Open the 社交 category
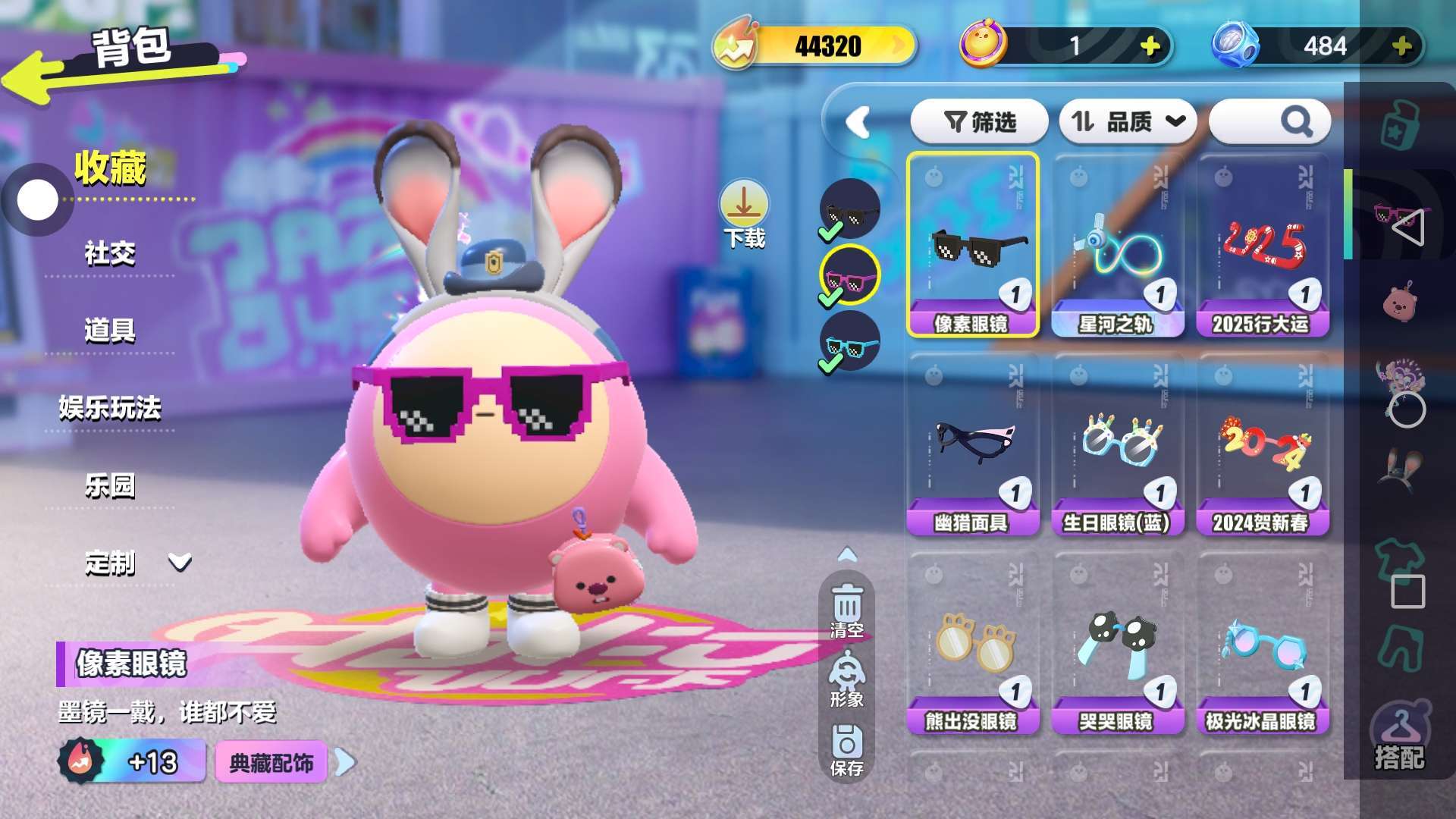 (x=110, y=253)
